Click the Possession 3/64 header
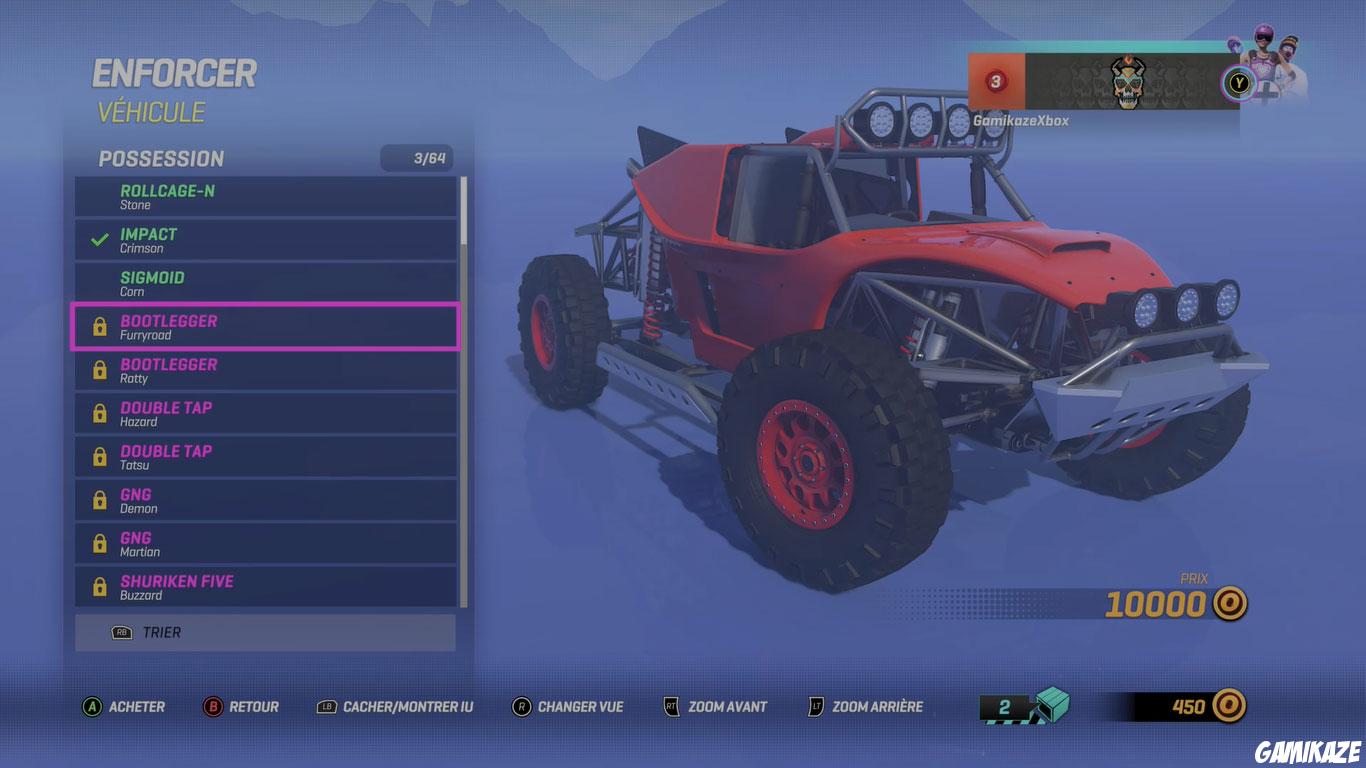The image size is (1366, 768). pyautogui.click(x=265, y=158)
